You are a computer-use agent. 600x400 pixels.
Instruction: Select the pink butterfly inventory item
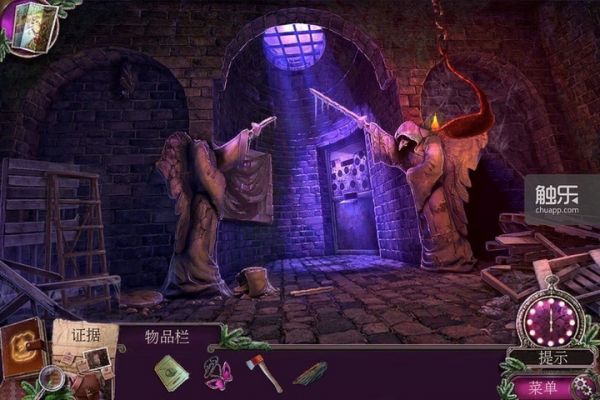pos(217,375)
